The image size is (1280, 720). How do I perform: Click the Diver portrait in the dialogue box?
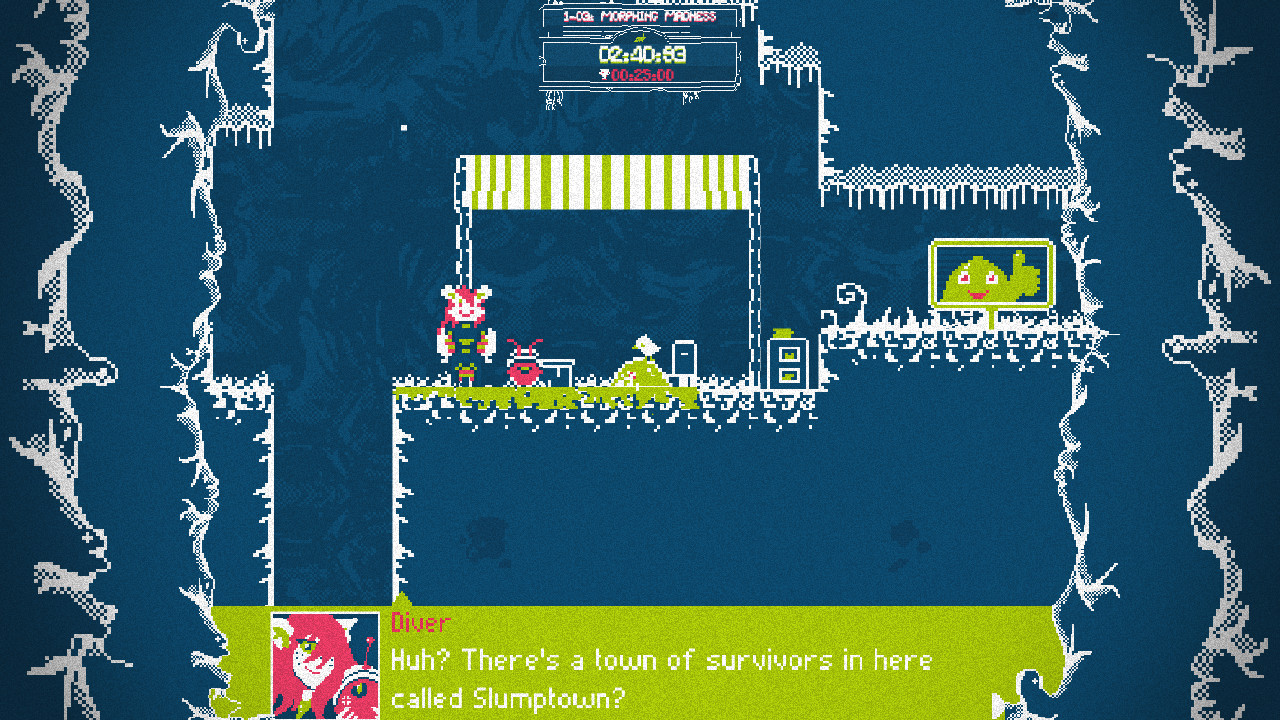coord(320,668)
